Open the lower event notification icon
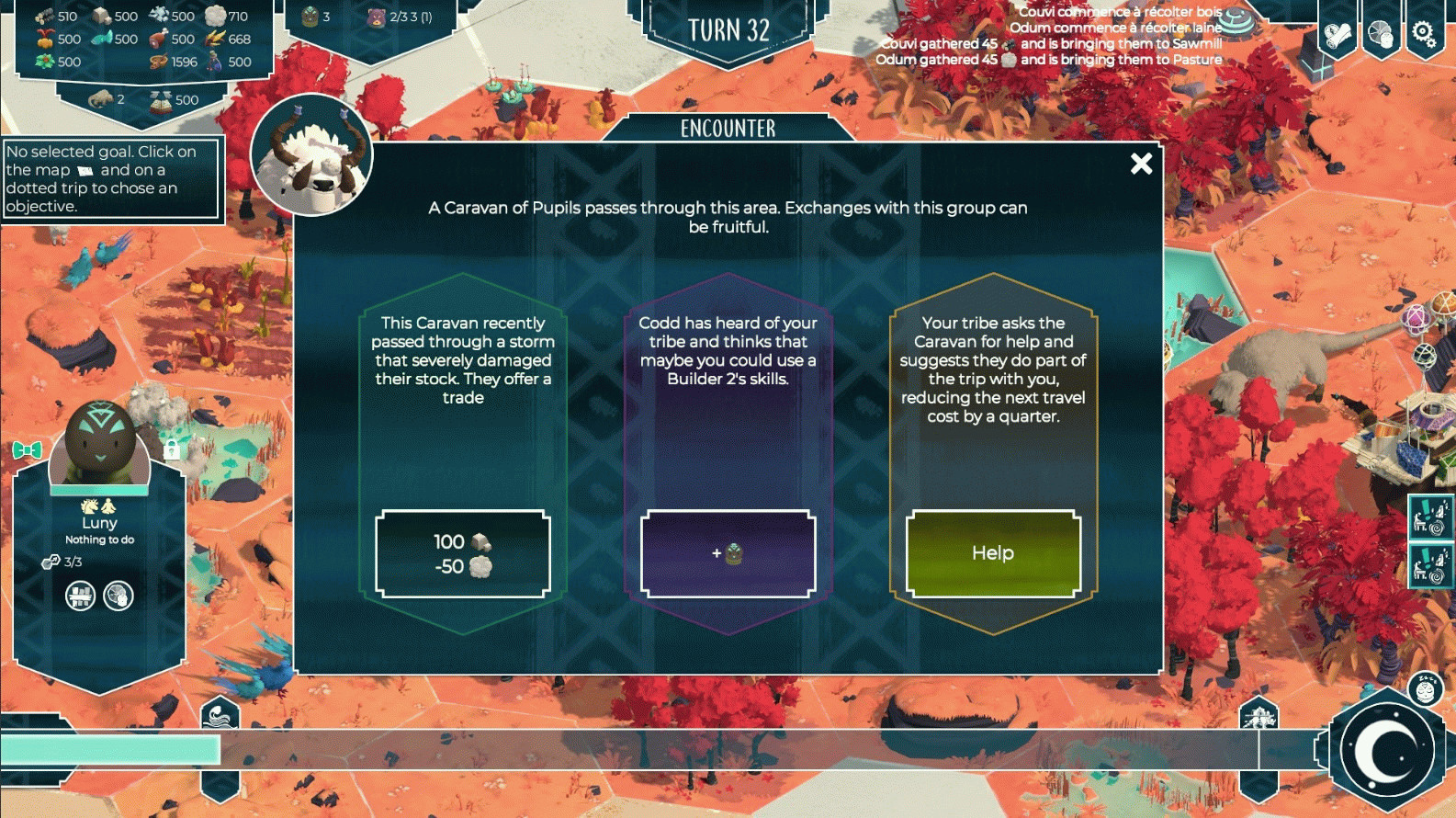 1429,564
